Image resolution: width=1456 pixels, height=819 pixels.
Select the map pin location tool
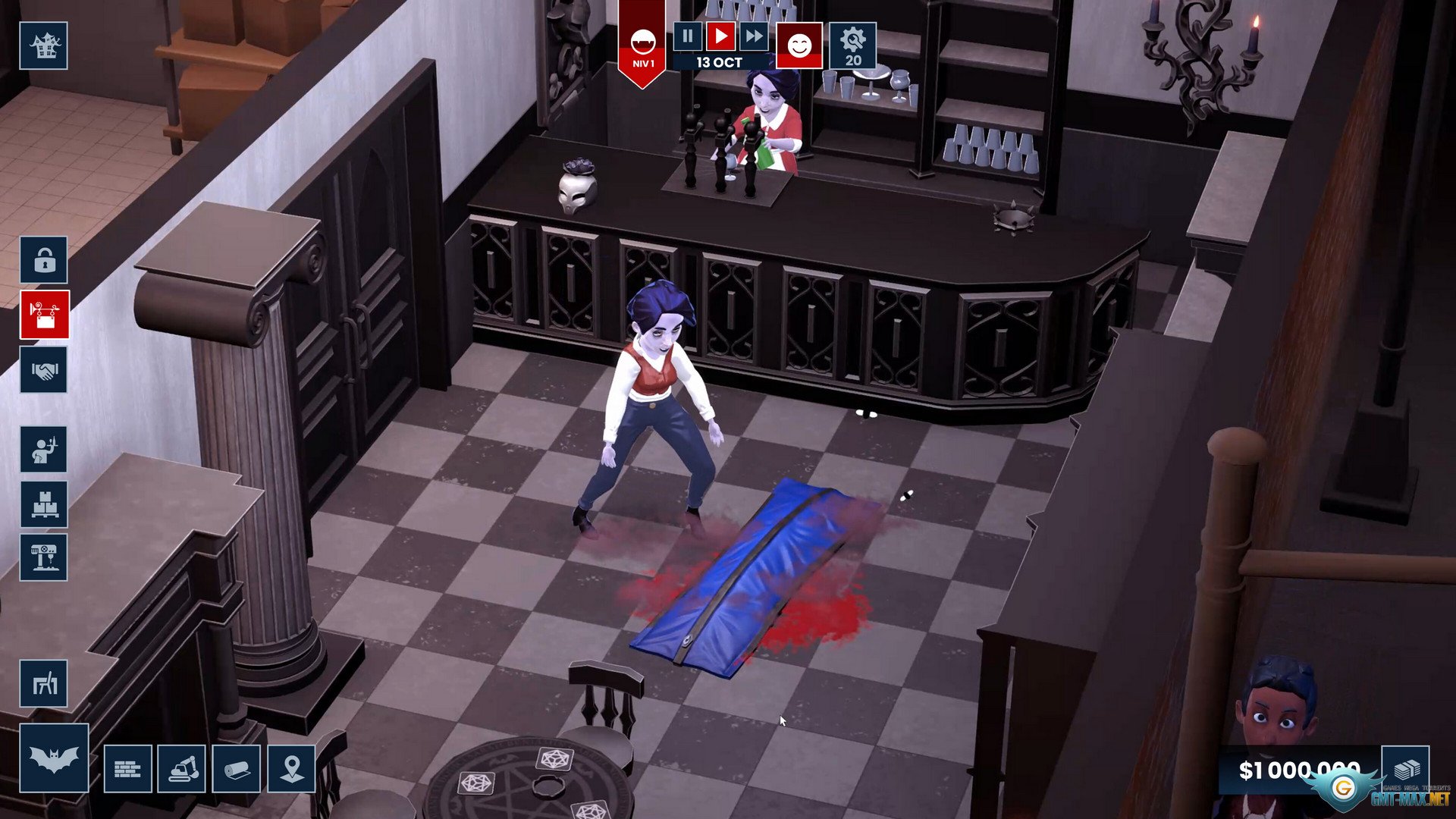click(x=292, y=769)
